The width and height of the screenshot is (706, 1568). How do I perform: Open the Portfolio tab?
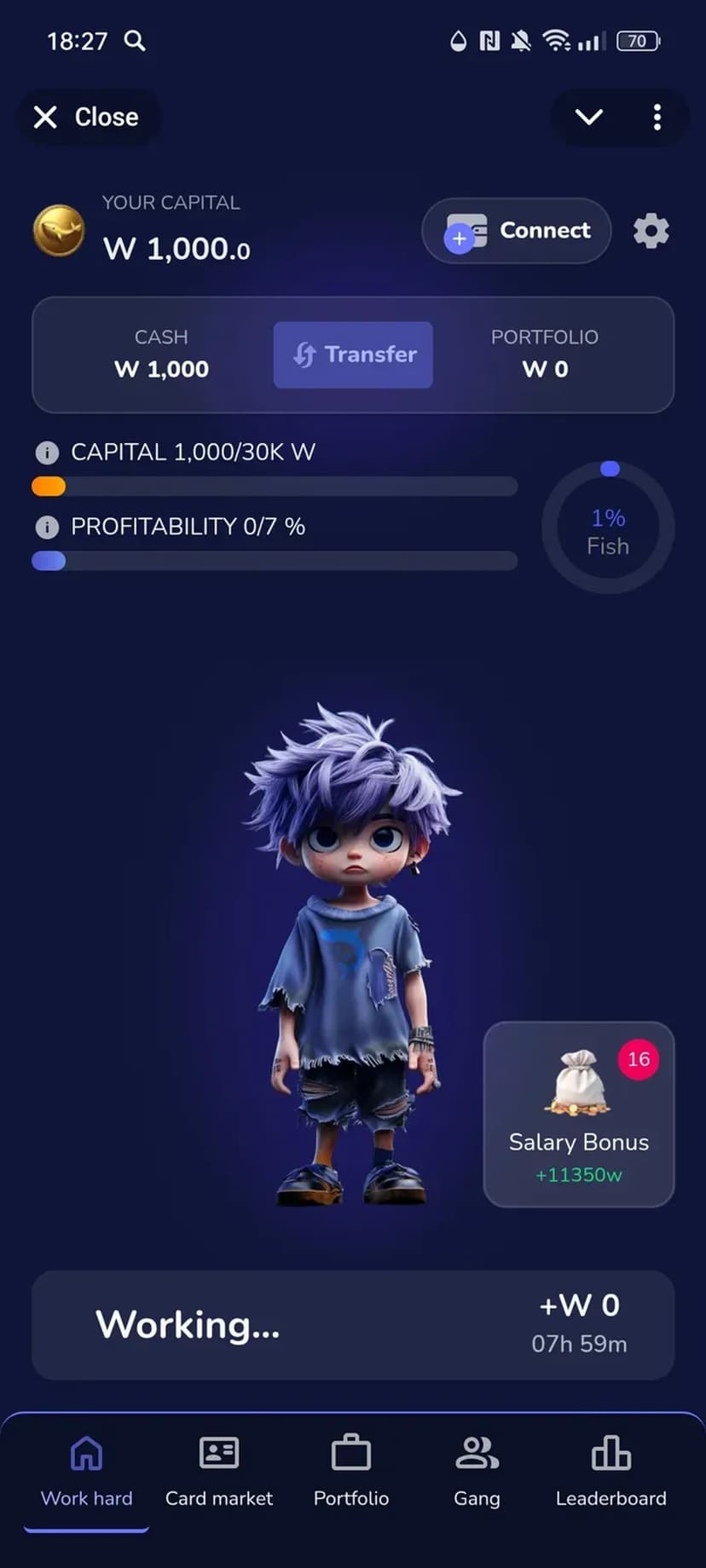click(x=351, y=1471)
